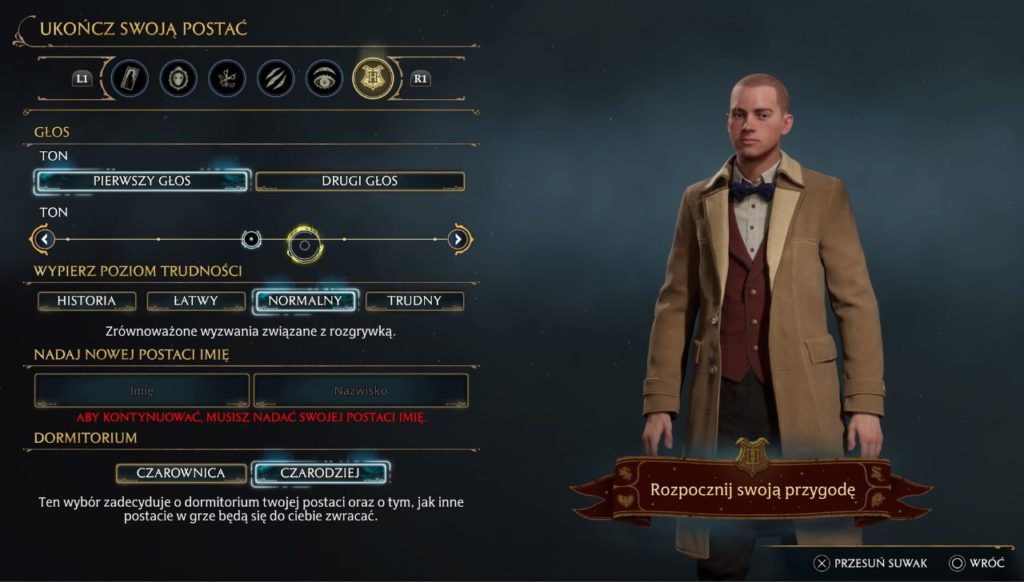The width and height of the screenshot is (1024, 582).
Task: Select the Czarownica dormitory option
Action: pyautogui.click(x=182, y=472)
